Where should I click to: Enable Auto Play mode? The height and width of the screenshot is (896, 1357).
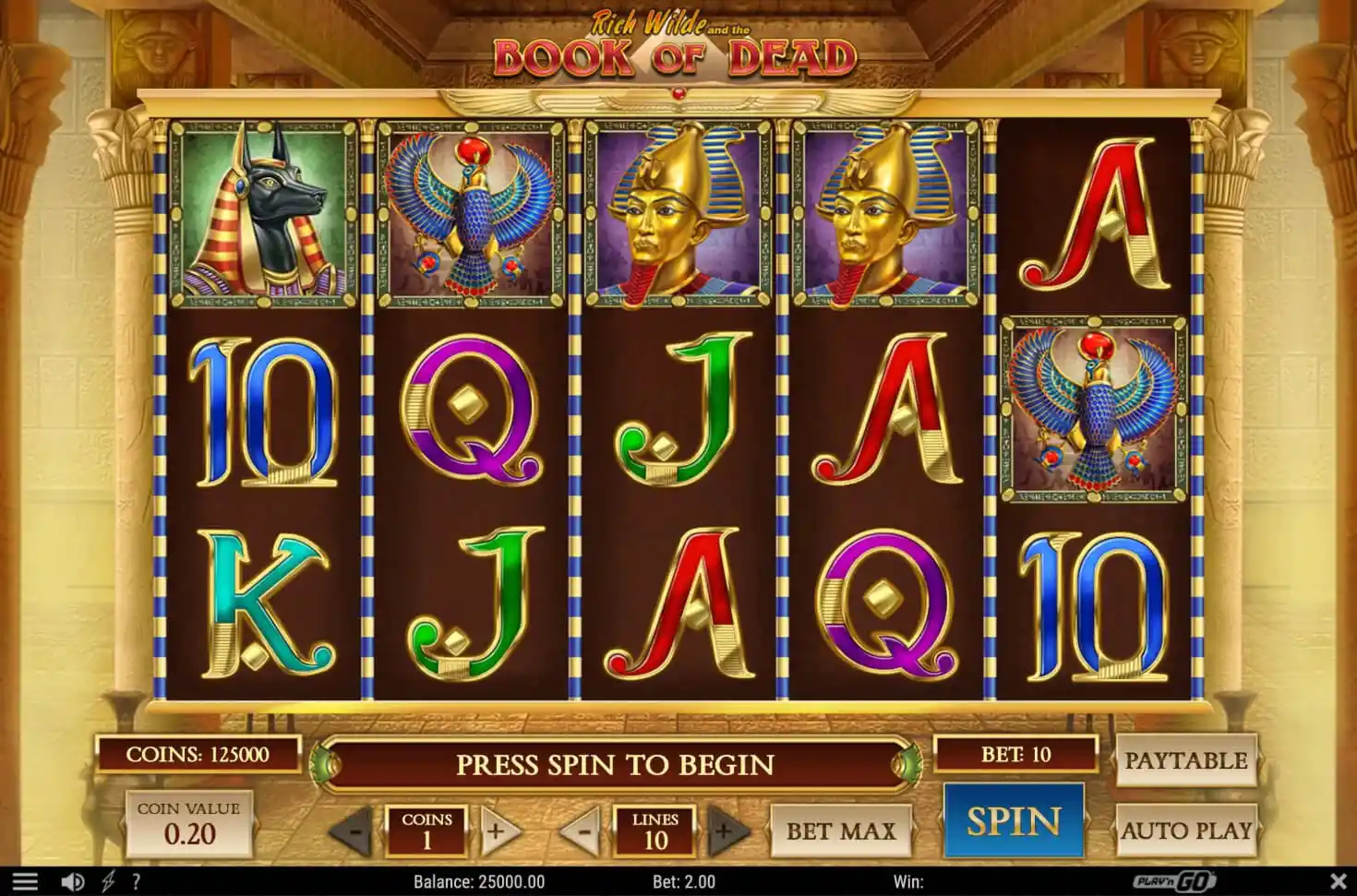[x=1188, y=831]
